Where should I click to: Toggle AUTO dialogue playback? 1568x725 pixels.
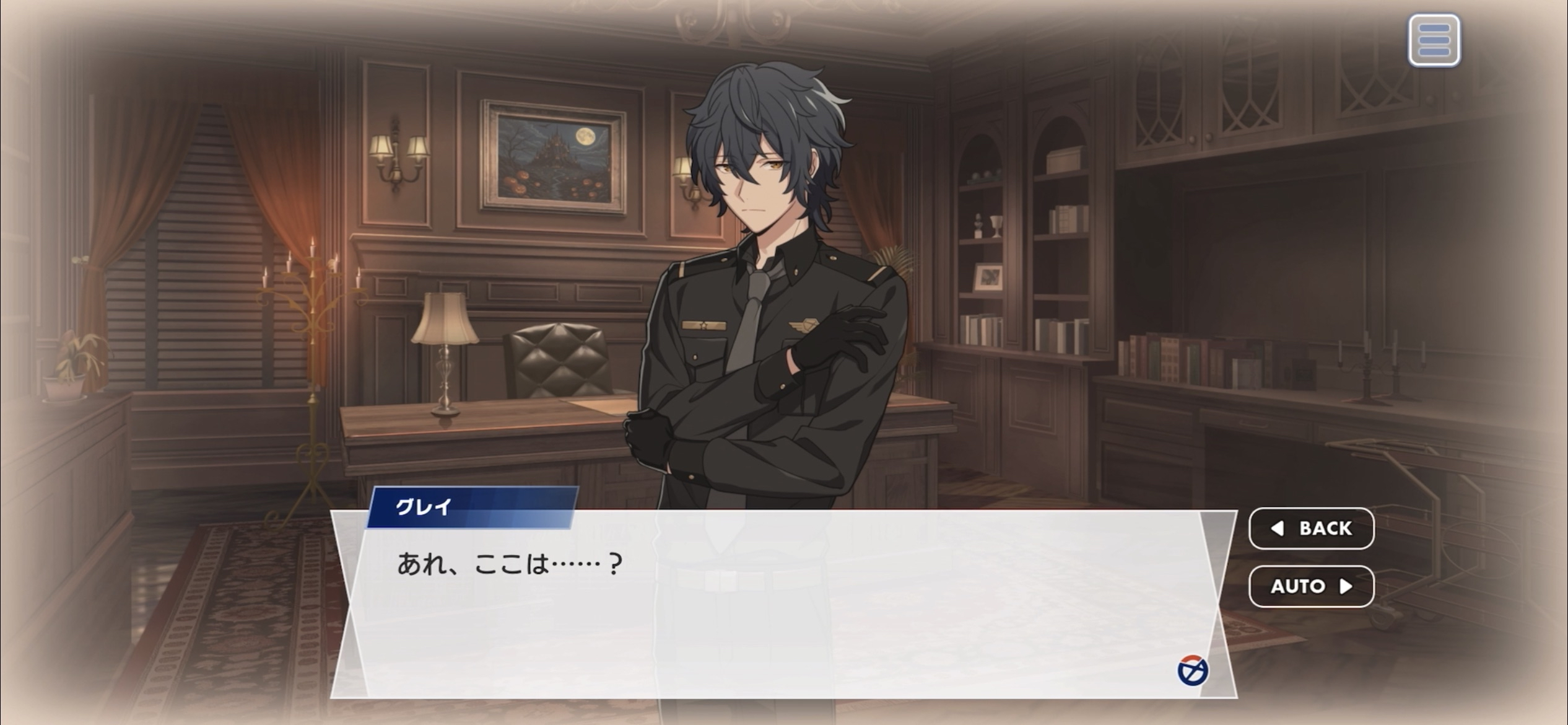click(1311, 586)
